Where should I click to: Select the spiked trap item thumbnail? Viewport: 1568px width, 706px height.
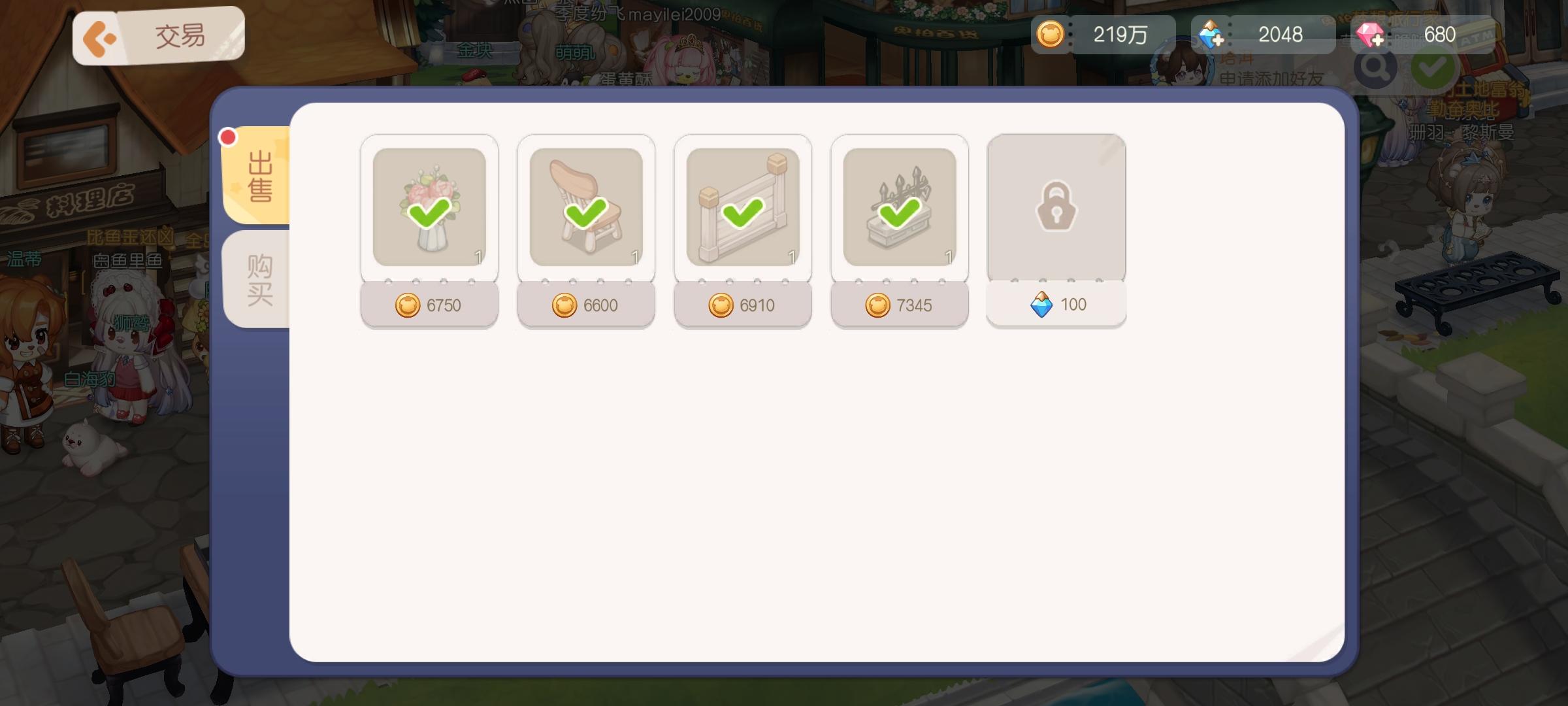coord(900,206)
